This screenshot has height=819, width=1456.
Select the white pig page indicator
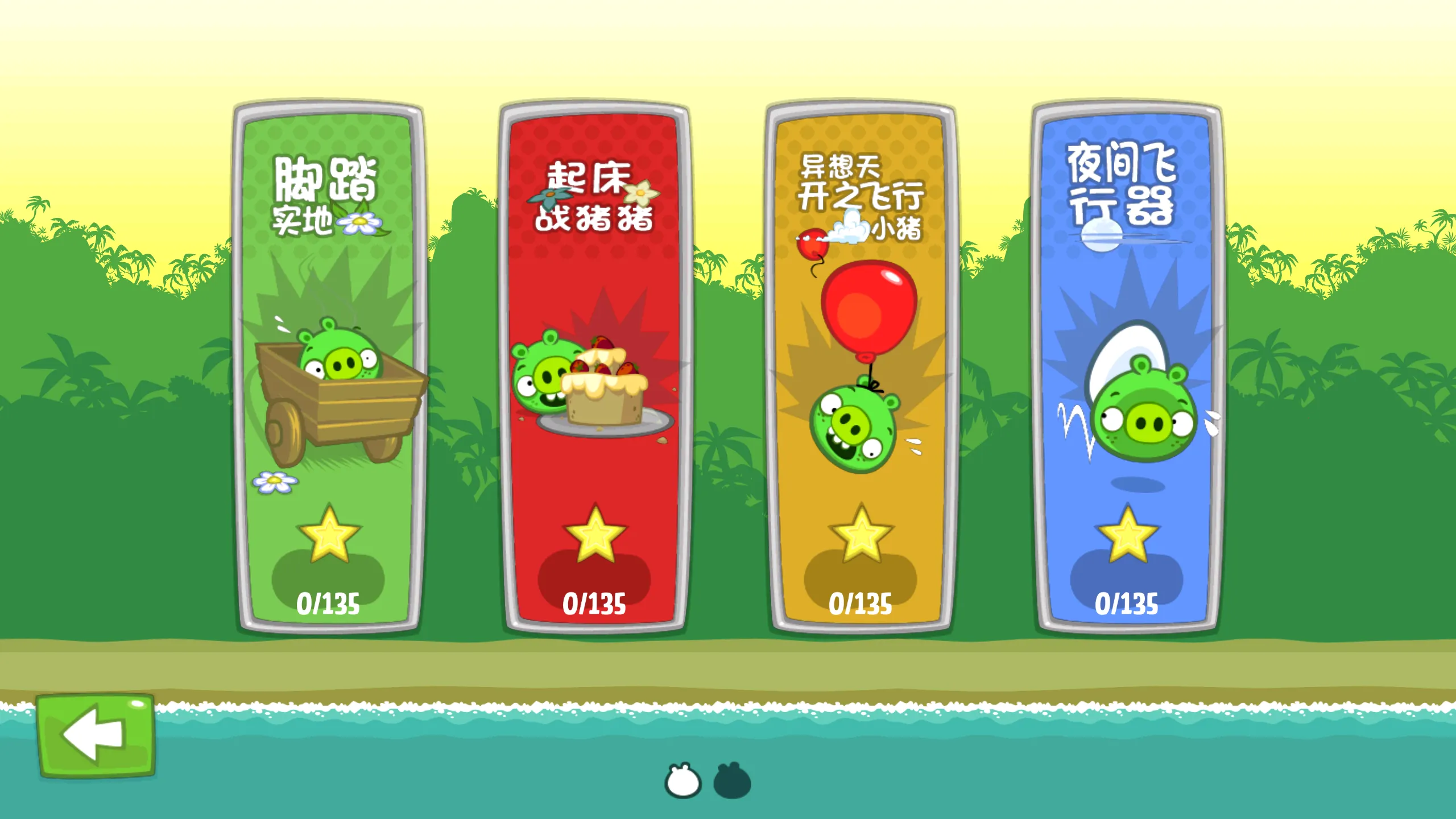(682, 781)
